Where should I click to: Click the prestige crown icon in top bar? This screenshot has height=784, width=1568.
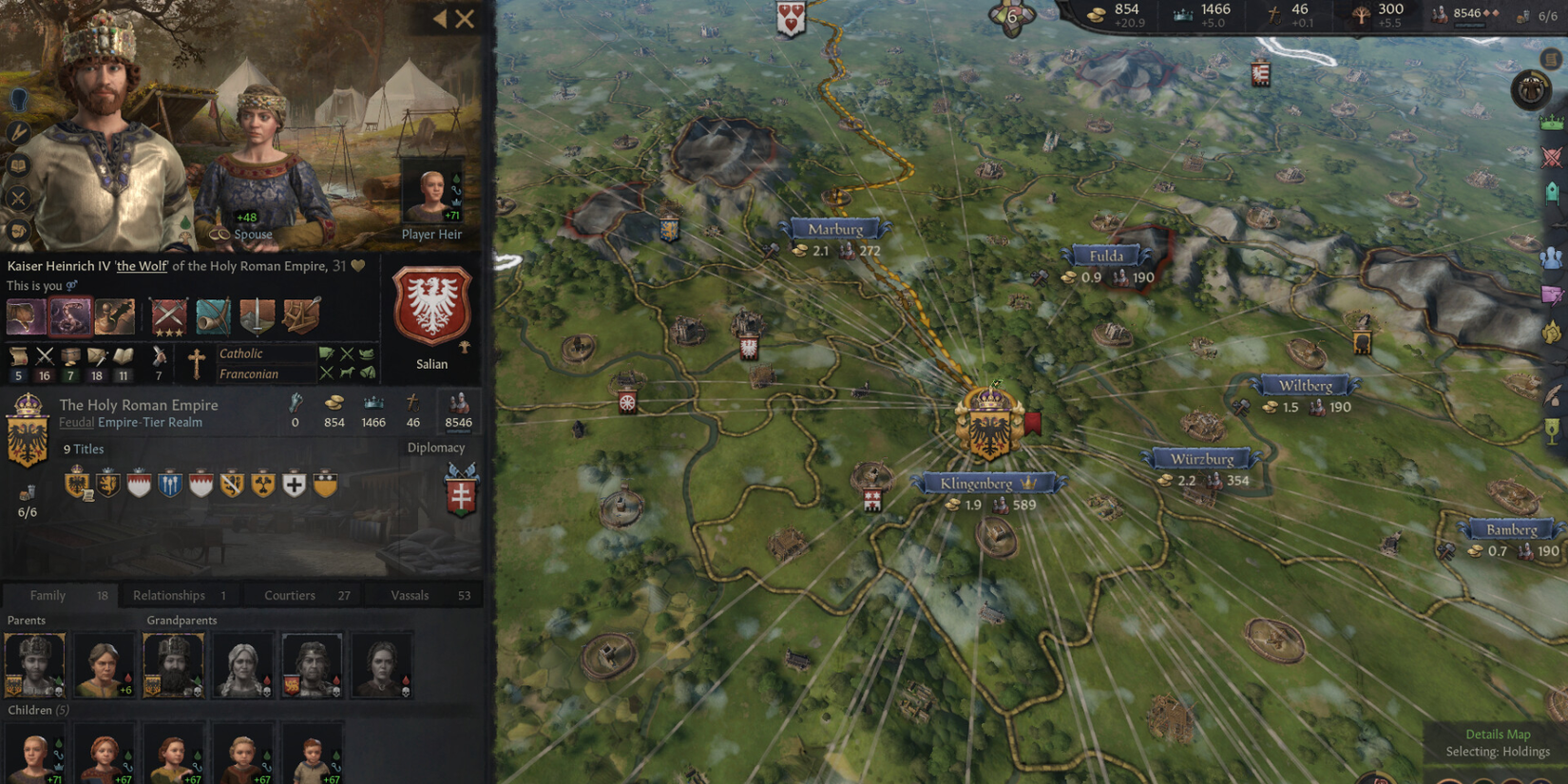pyautogui.click(x=1181, y=12)
